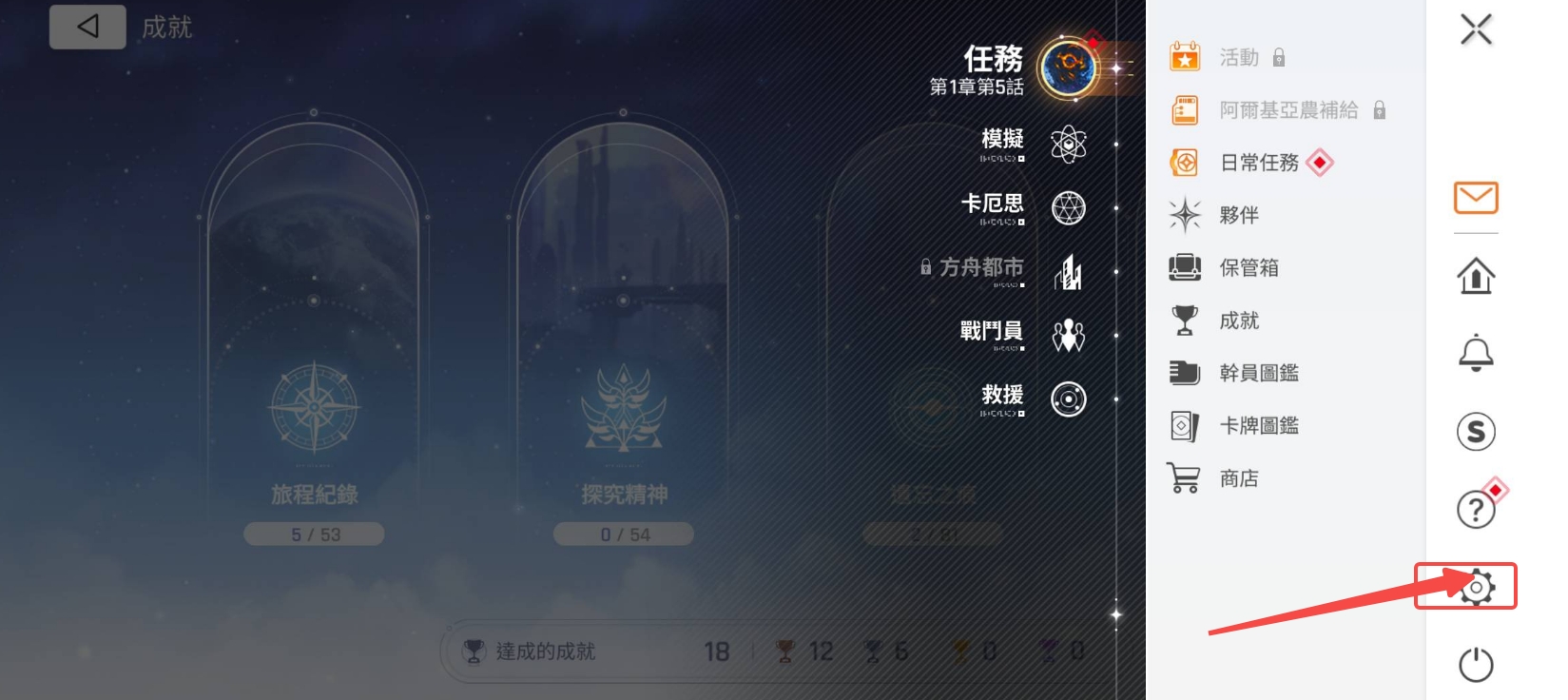1568x700 pixels.
Task: Go back with the arrow button
Action: pos(87,27)
